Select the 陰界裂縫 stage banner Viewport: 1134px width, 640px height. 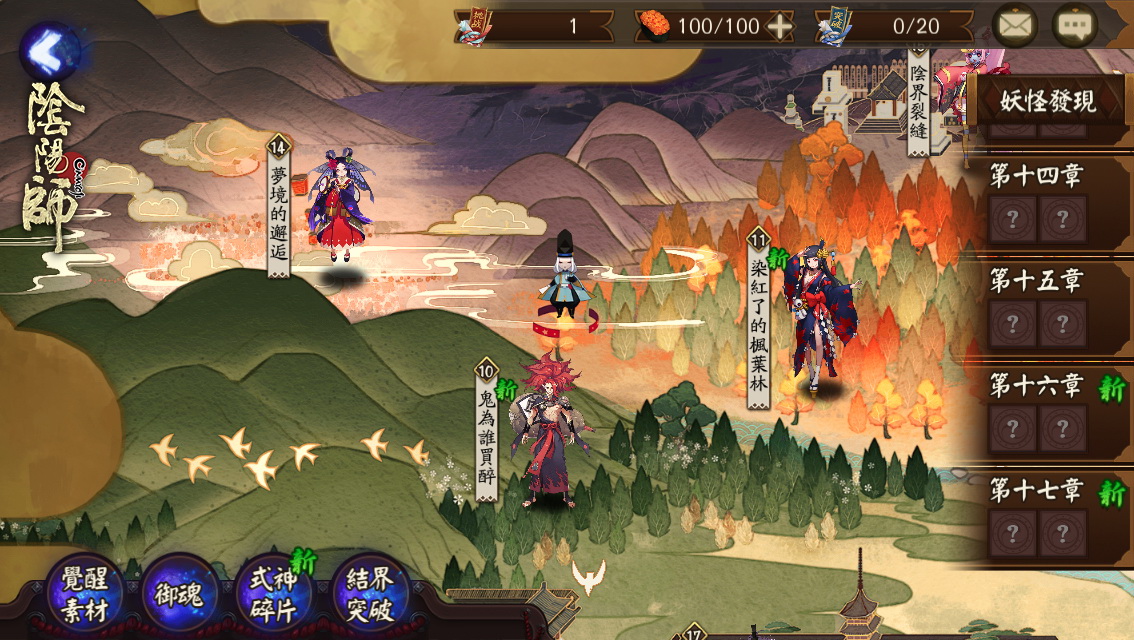click(918, 100)
